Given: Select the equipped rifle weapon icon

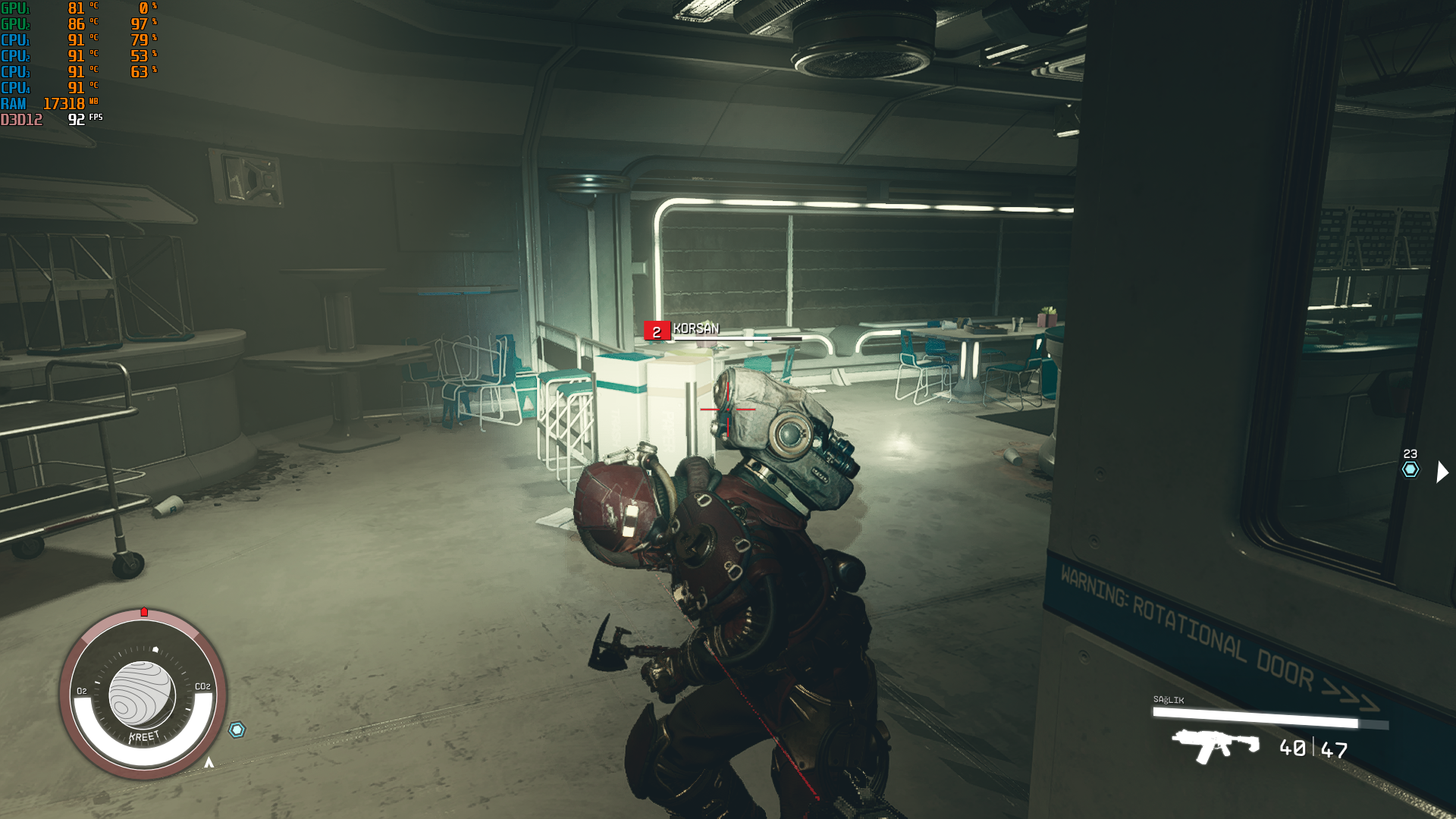Looking at the screenshot, I should (1215, 745).
